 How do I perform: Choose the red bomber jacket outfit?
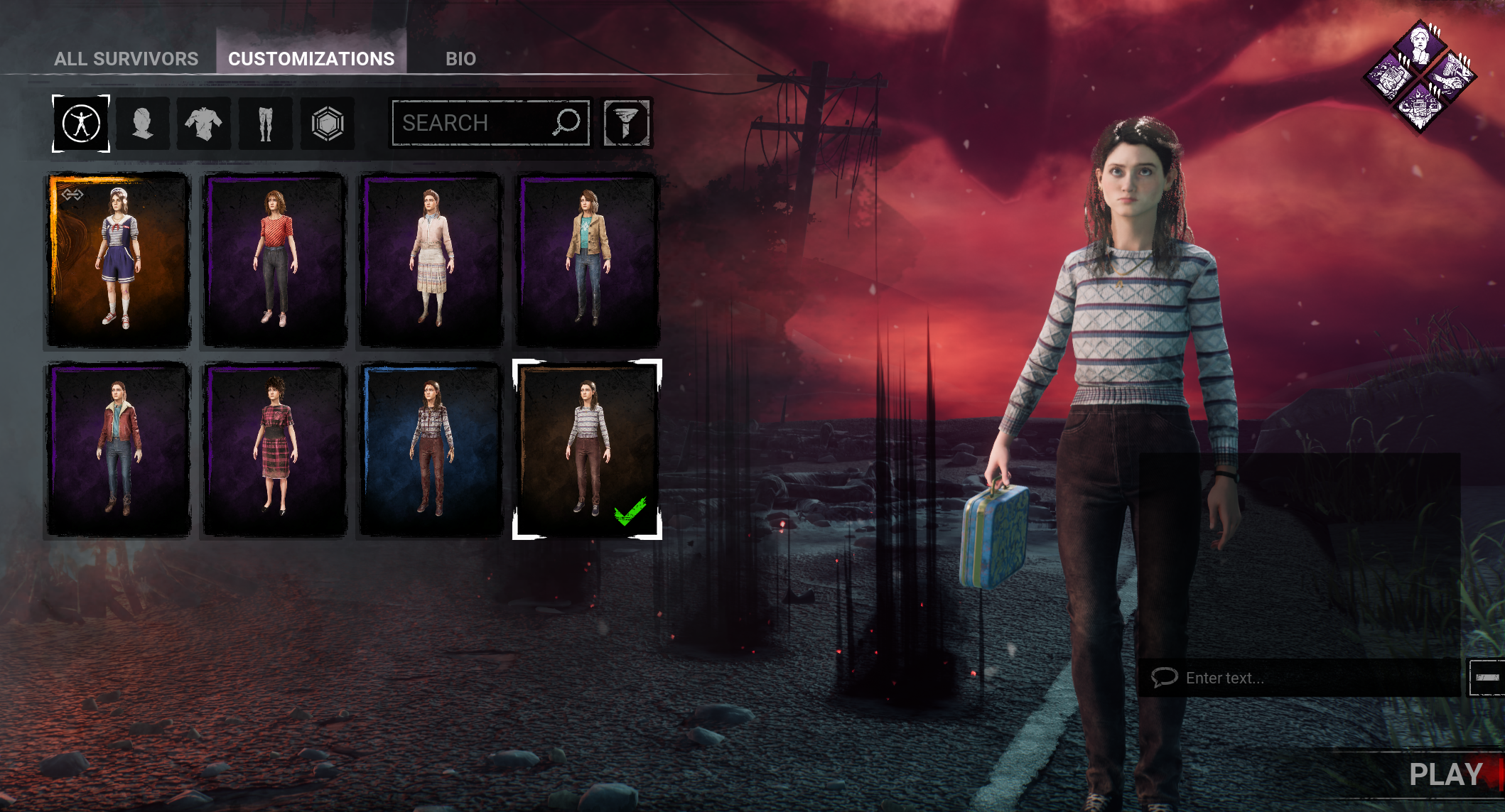(119, 449)
